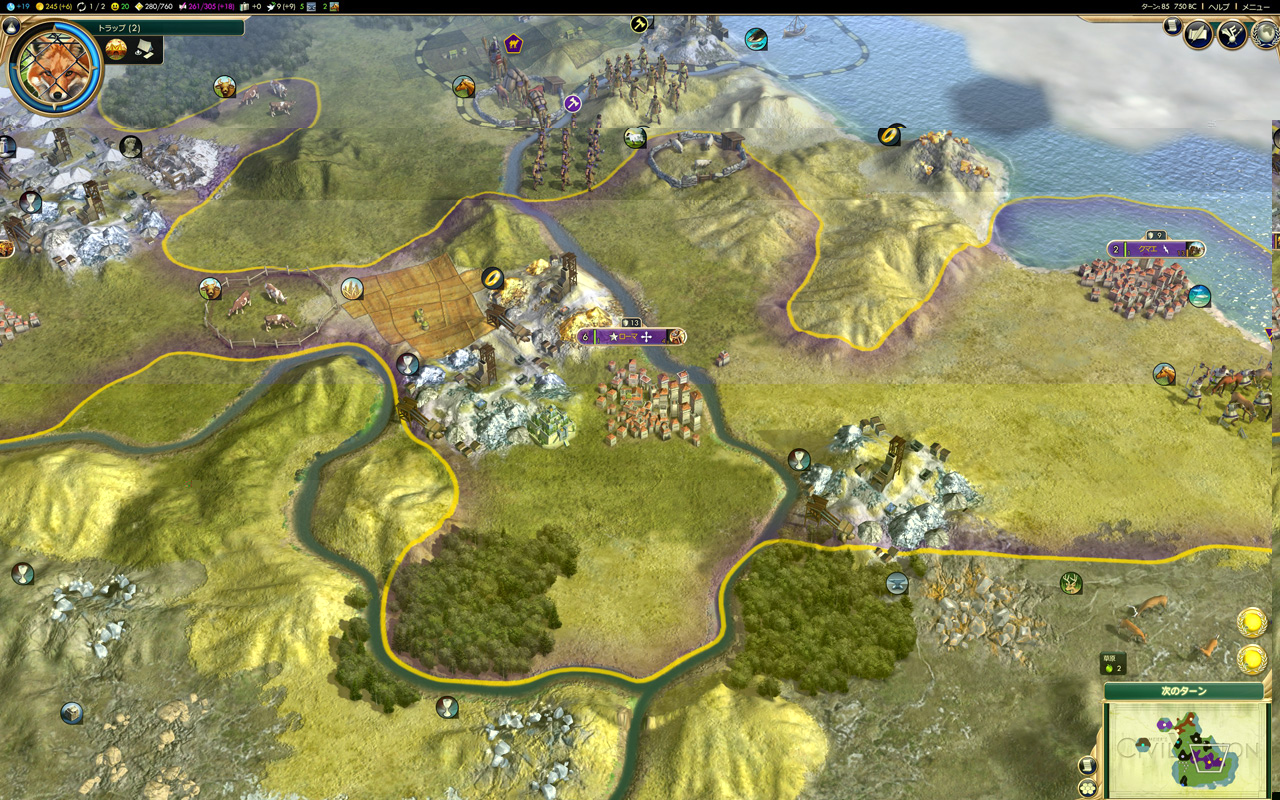
Task: Open the クマエ city banner
Action: (x=1155, y=249)
